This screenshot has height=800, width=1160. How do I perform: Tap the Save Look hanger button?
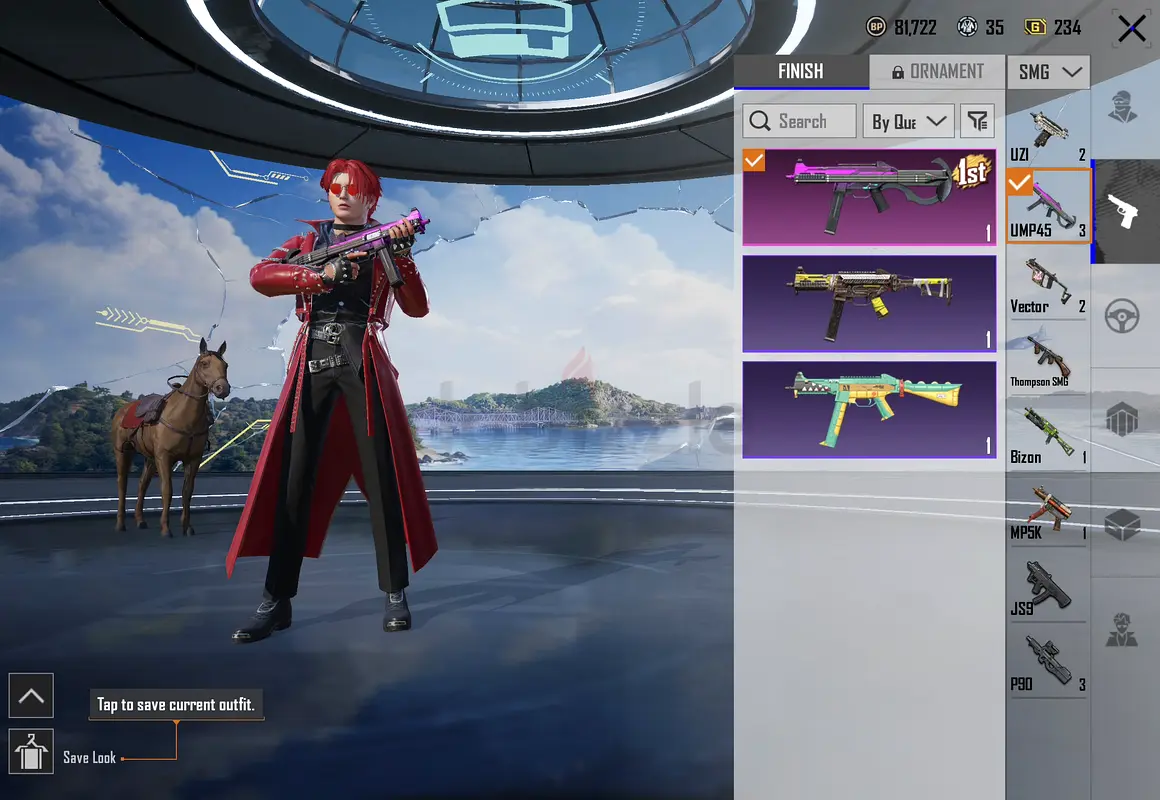[31, 752]
